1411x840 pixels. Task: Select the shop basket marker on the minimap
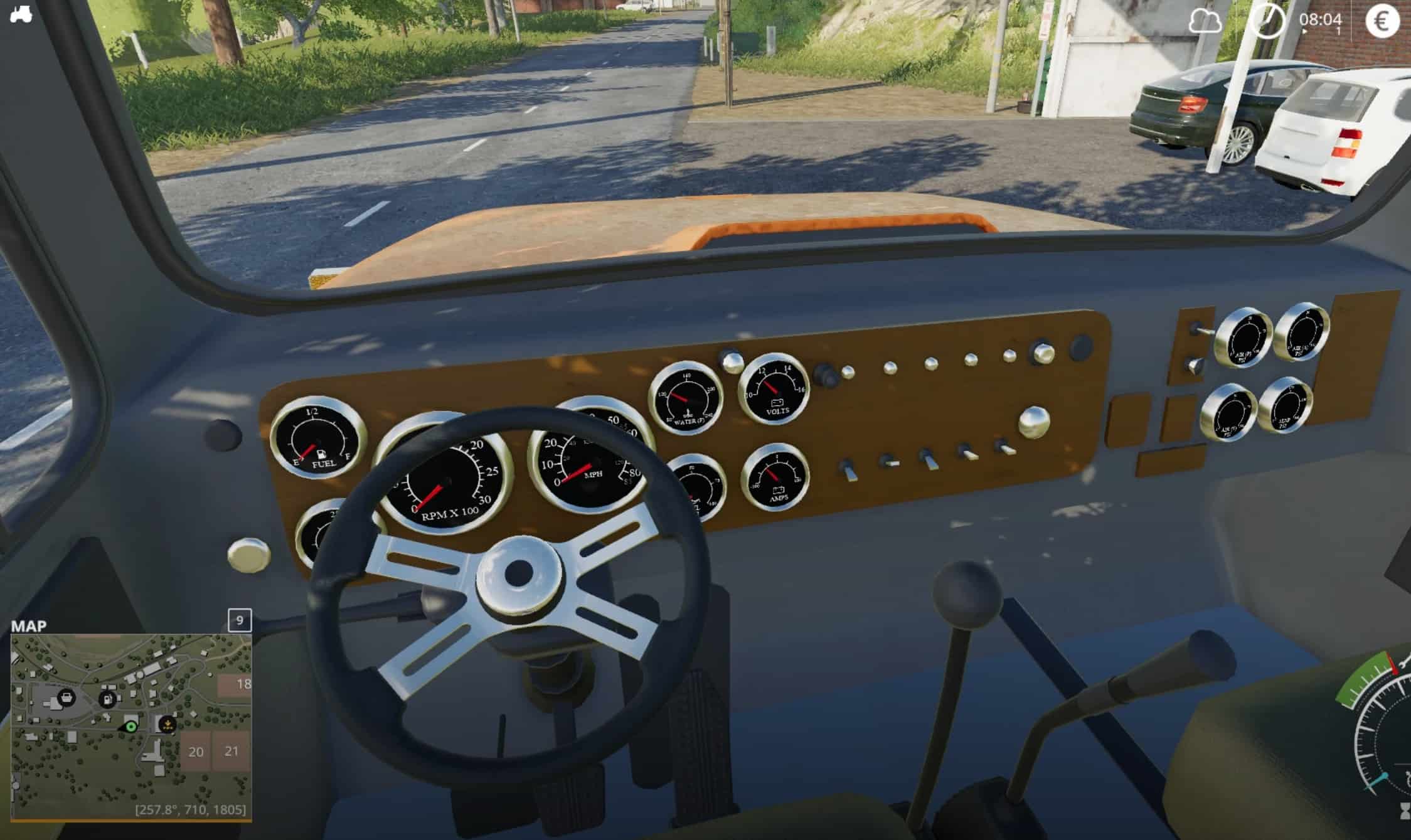[66, 696]
